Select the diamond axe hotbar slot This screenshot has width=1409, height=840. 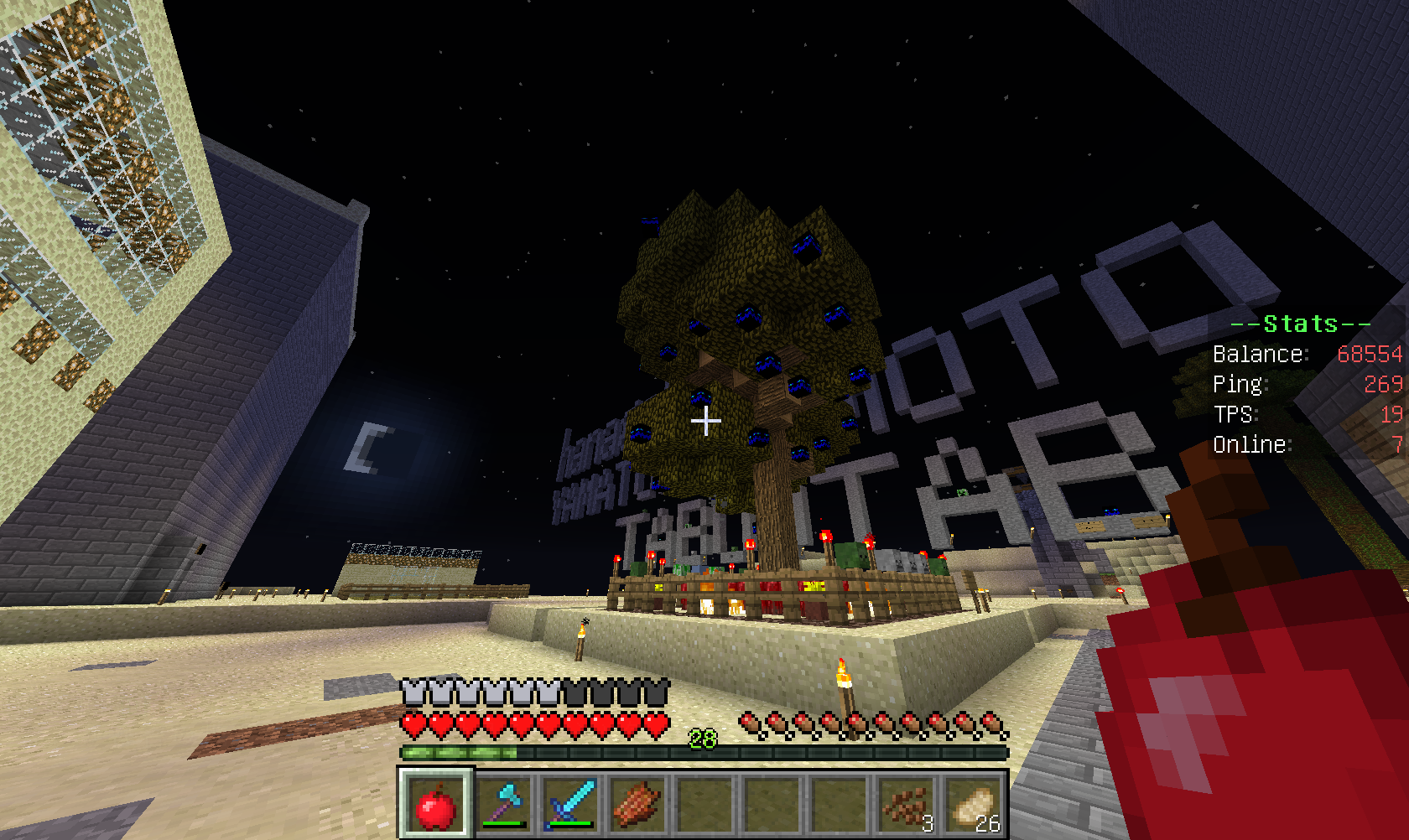[x=503, y=805]
